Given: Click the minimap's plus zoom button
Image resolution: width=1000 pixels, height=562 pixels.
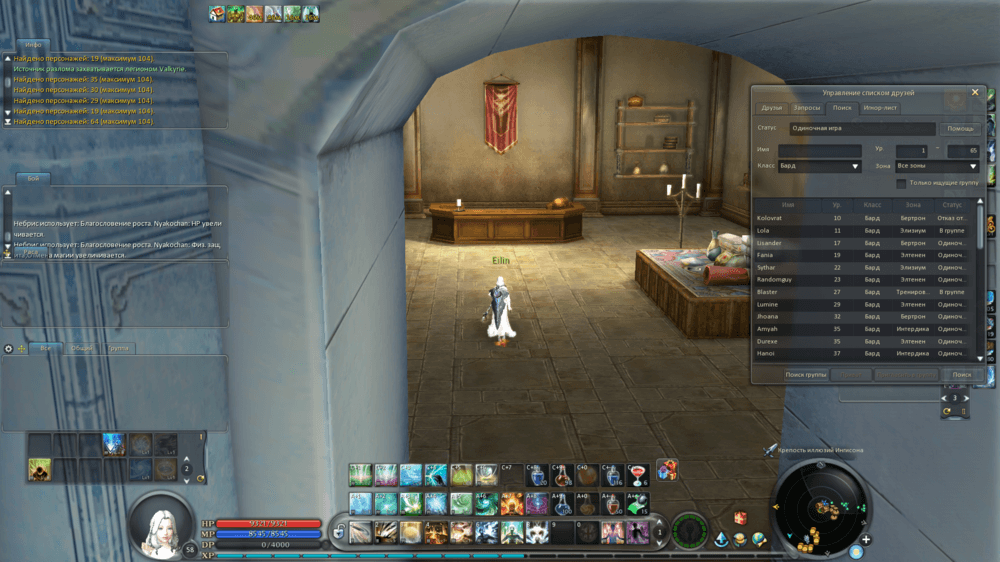Looking at the screenshot, I should (x=866, y=540).
